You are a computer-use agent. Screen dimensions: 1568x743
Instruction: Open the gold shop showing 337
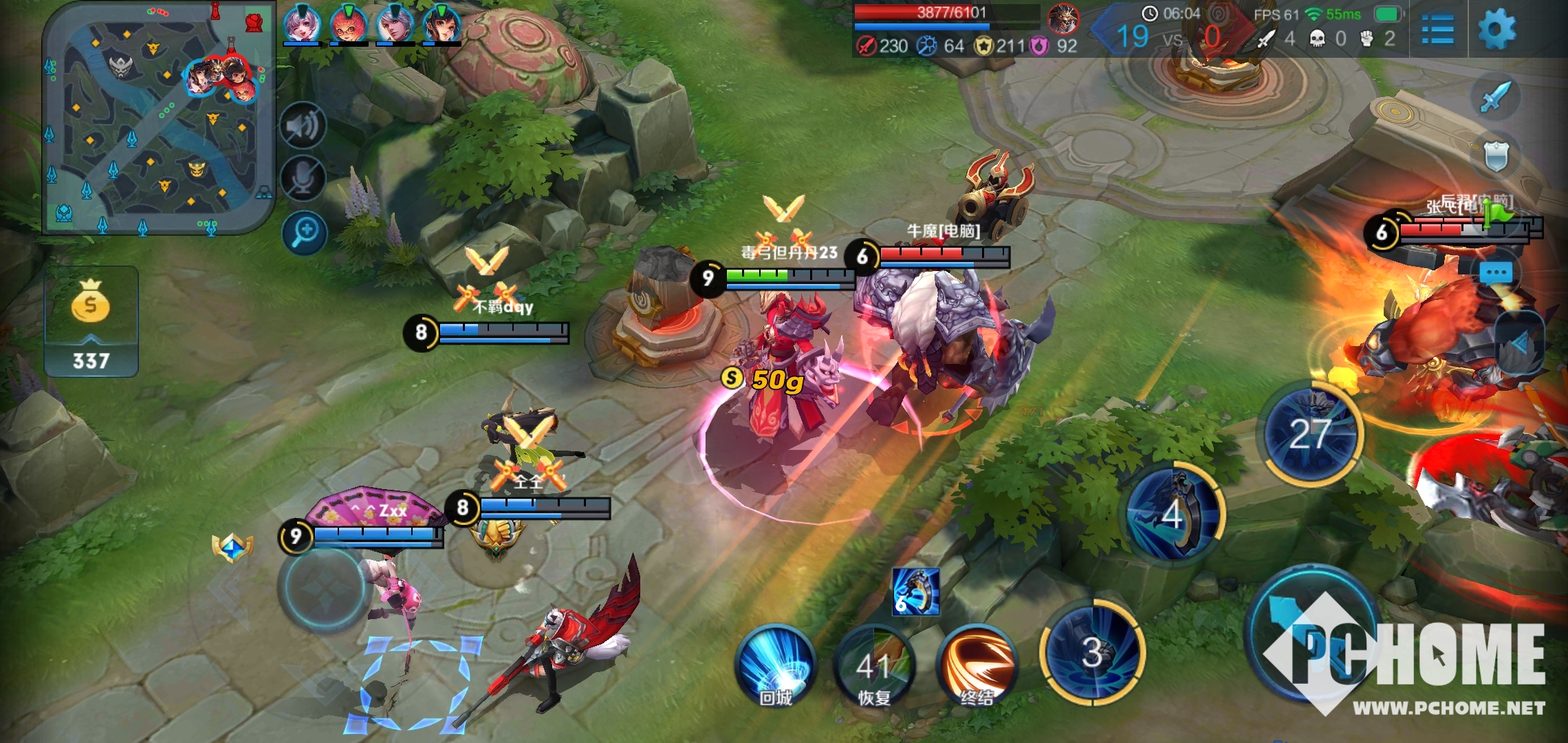point(91,322)
